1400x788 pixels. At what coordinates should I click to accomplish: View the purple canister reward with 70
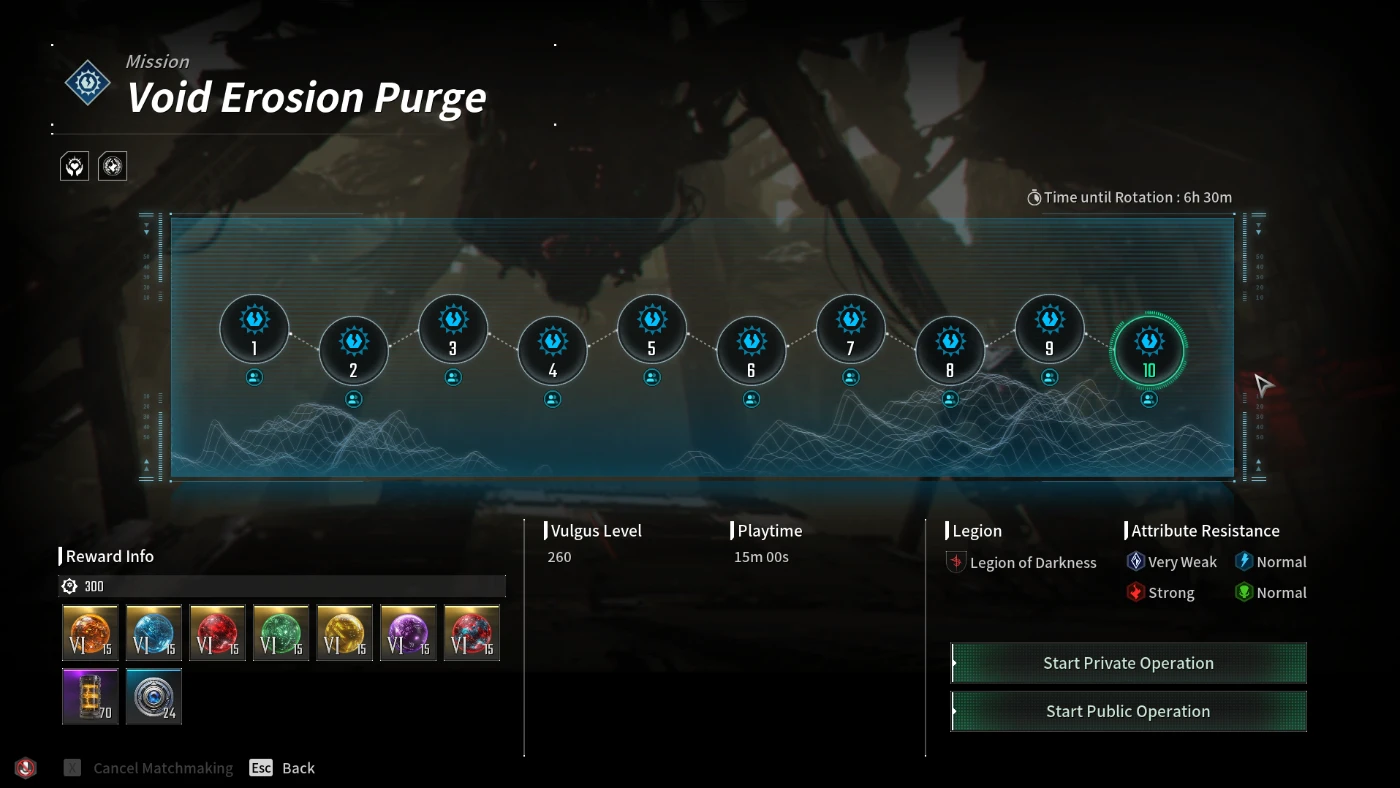point(90,696)
